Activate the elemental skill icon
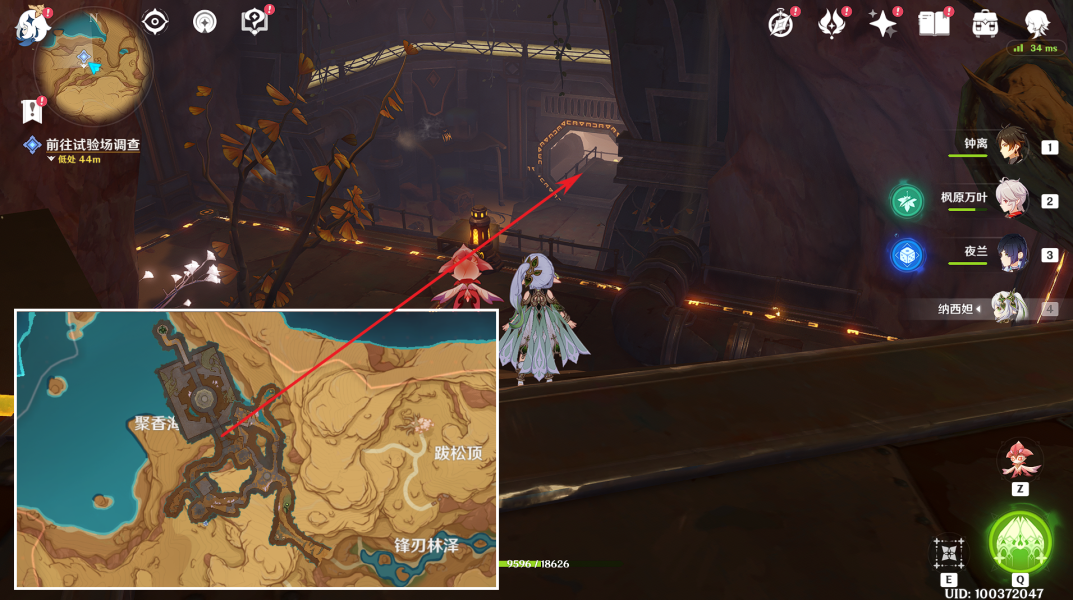This screenshot has height=600, width=1073. pyautogui.click(x=948, y=553)
